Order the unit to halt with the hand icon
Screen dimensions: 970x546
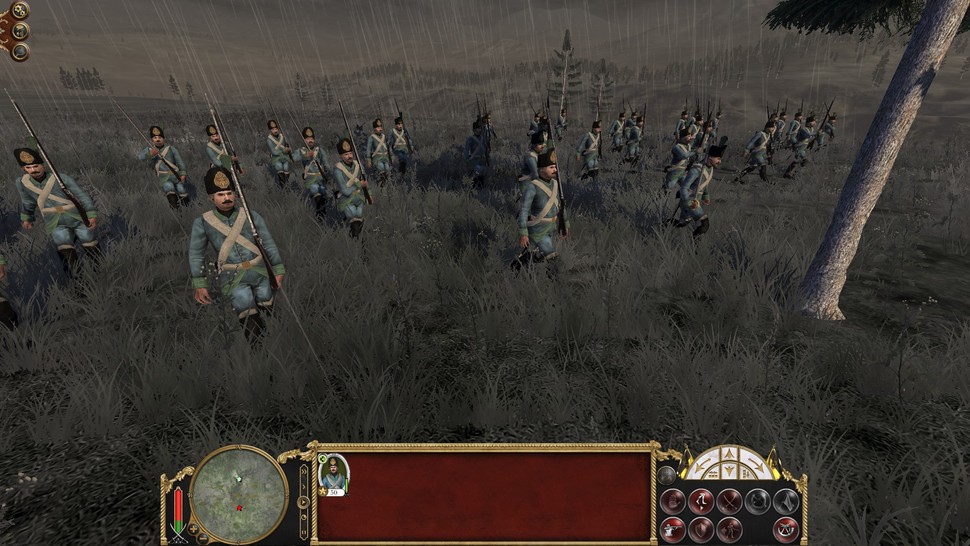pos(673,501)
